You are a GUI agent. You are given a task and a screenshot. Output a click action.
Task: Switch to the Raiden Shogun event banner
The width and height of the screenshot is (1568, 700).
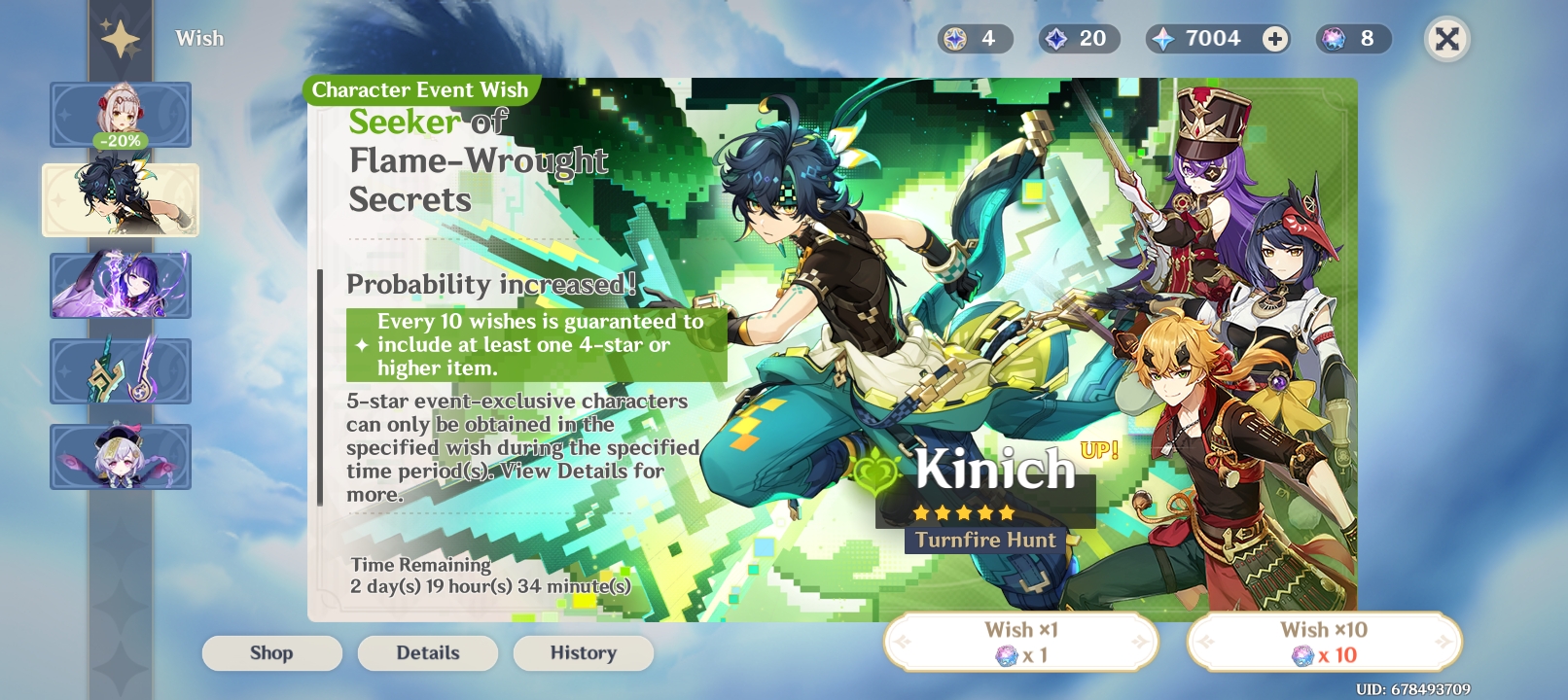tap(120, 286)
